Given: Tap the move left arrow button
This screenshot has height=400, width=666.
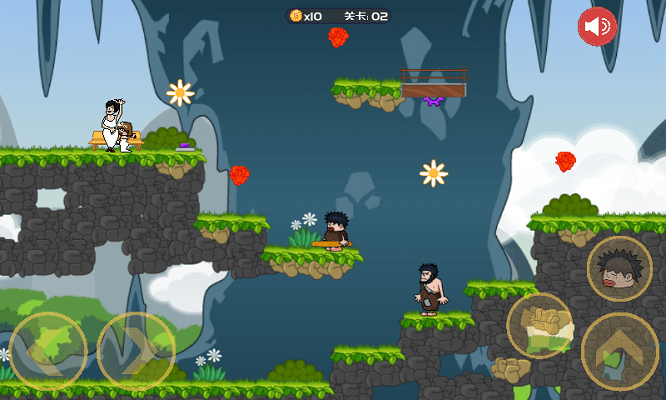Looking at the screenshot, I should [47, 350].
